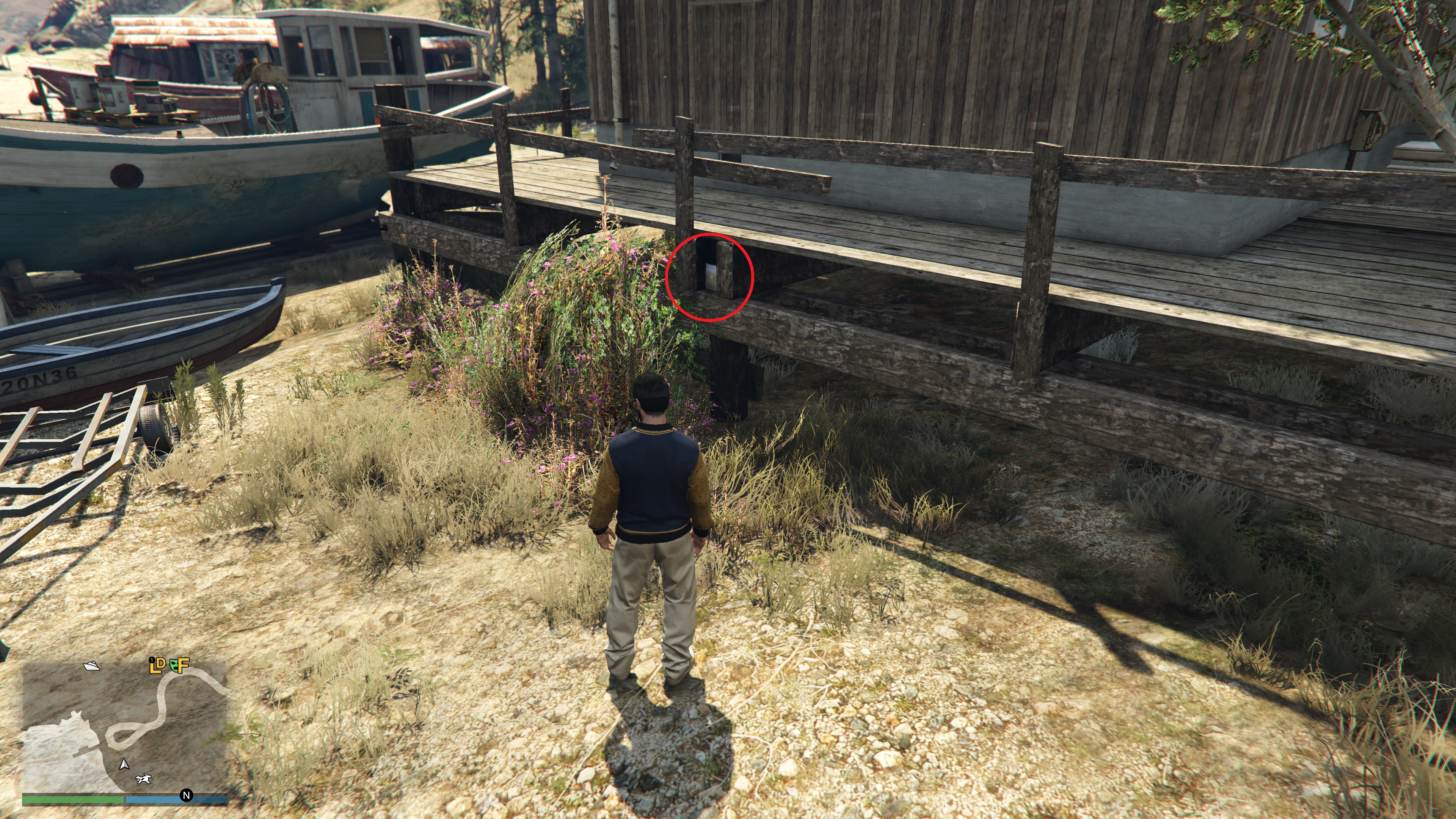Click the player arrow on the minimap

[x=124, y=764]
